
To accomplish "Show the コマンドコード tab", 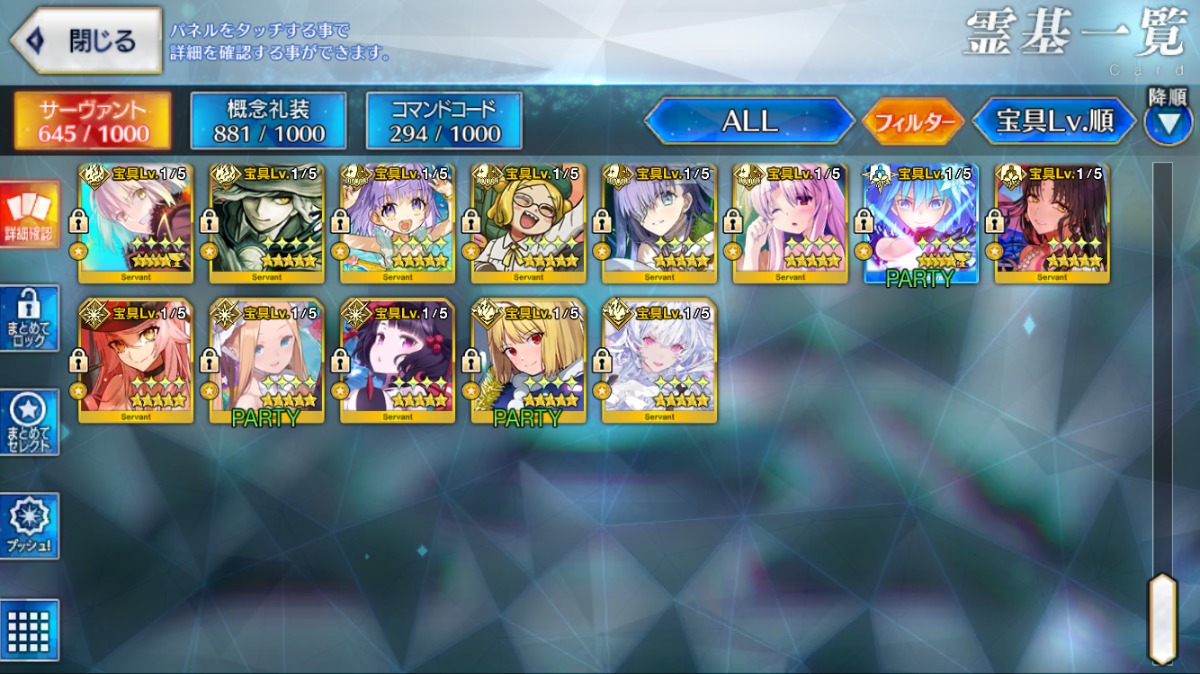I will [x=444, y=121].
